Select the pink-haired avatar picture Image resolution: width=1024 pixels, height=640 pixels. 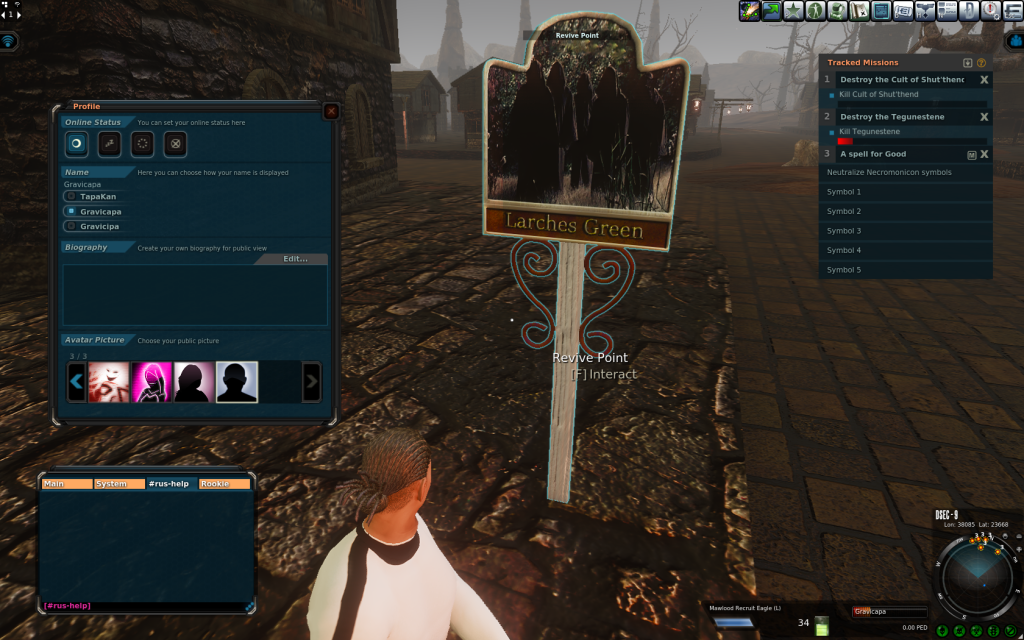[152, 381]
